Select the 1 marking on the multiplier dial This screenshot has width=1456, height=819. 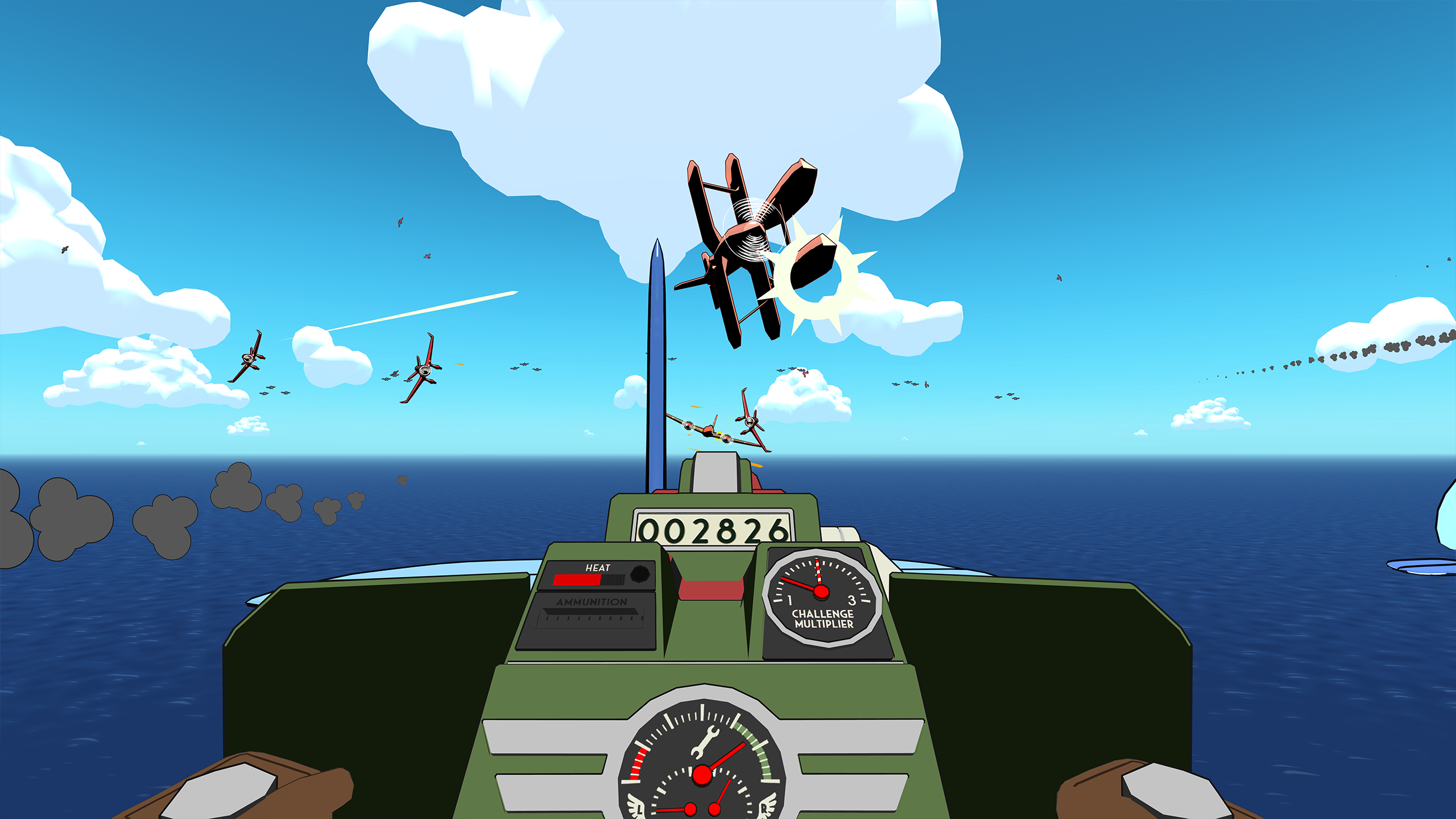(x=789, y=599)
